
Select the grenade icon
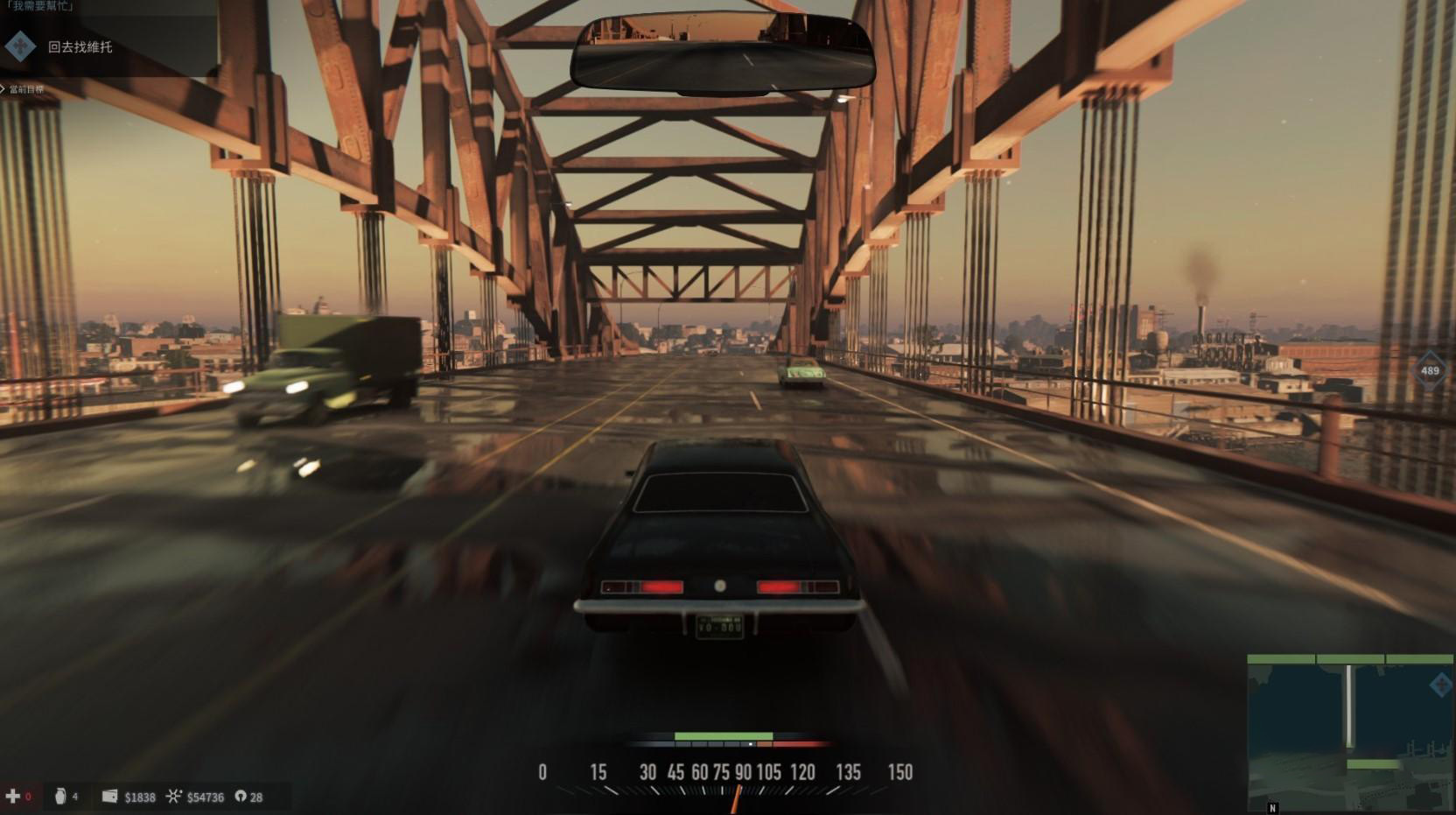(x=60, y=796)
